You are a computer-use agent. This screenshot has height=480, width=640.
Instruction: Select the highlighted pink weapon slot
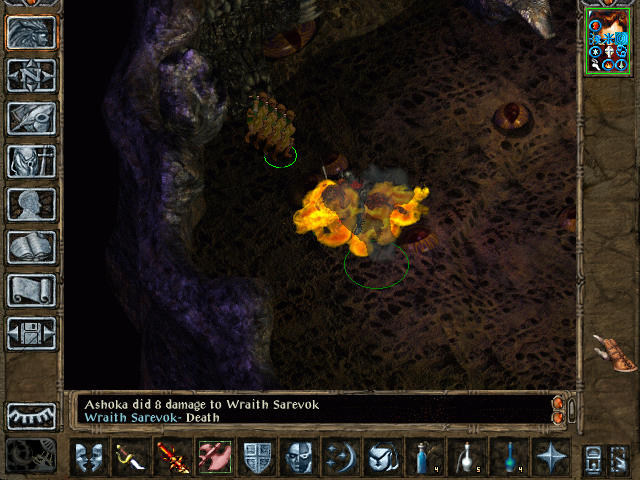click(215, 457)
